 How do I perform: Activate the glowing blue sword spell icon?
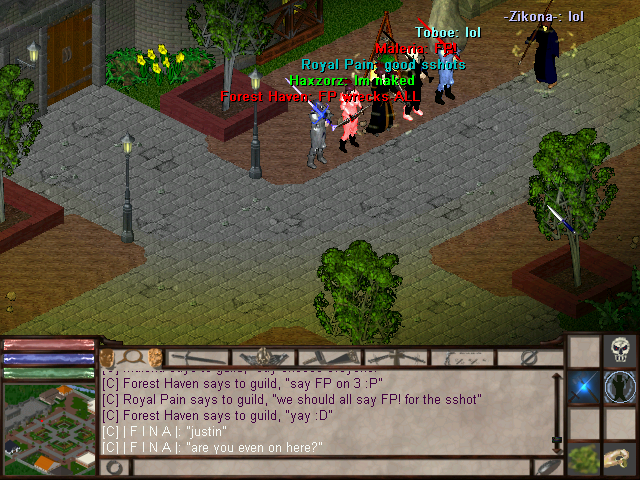click(585, 388)
